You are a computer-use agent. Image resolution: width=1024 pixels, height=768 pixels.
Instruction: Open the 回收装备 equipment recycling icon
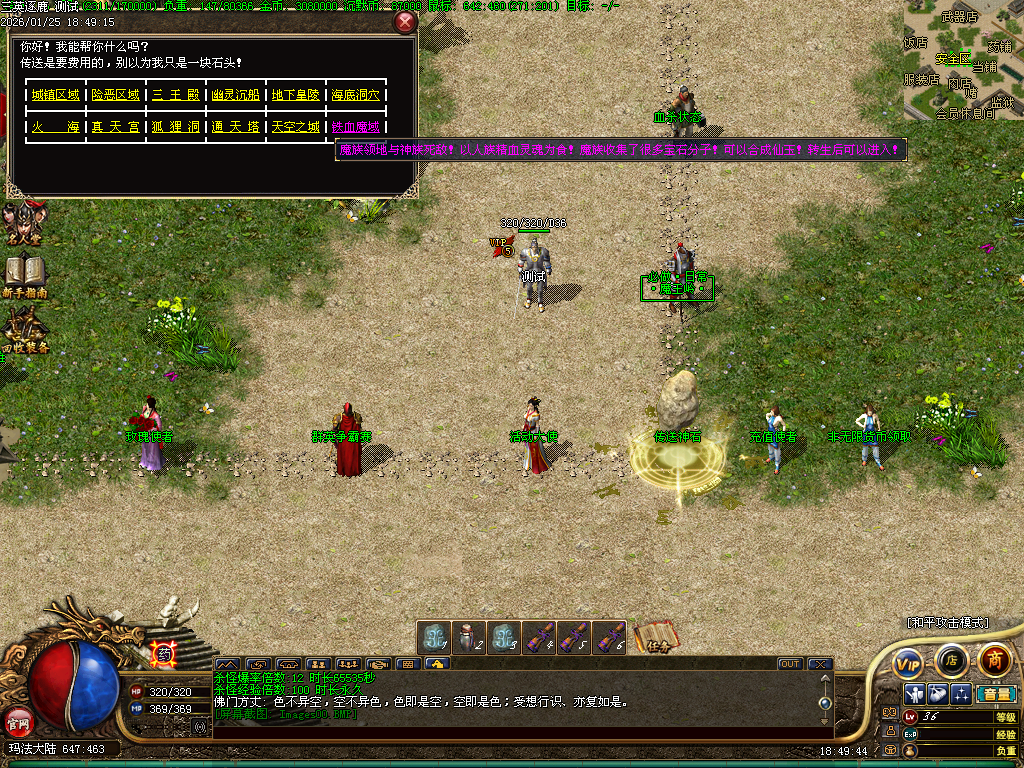24,332
